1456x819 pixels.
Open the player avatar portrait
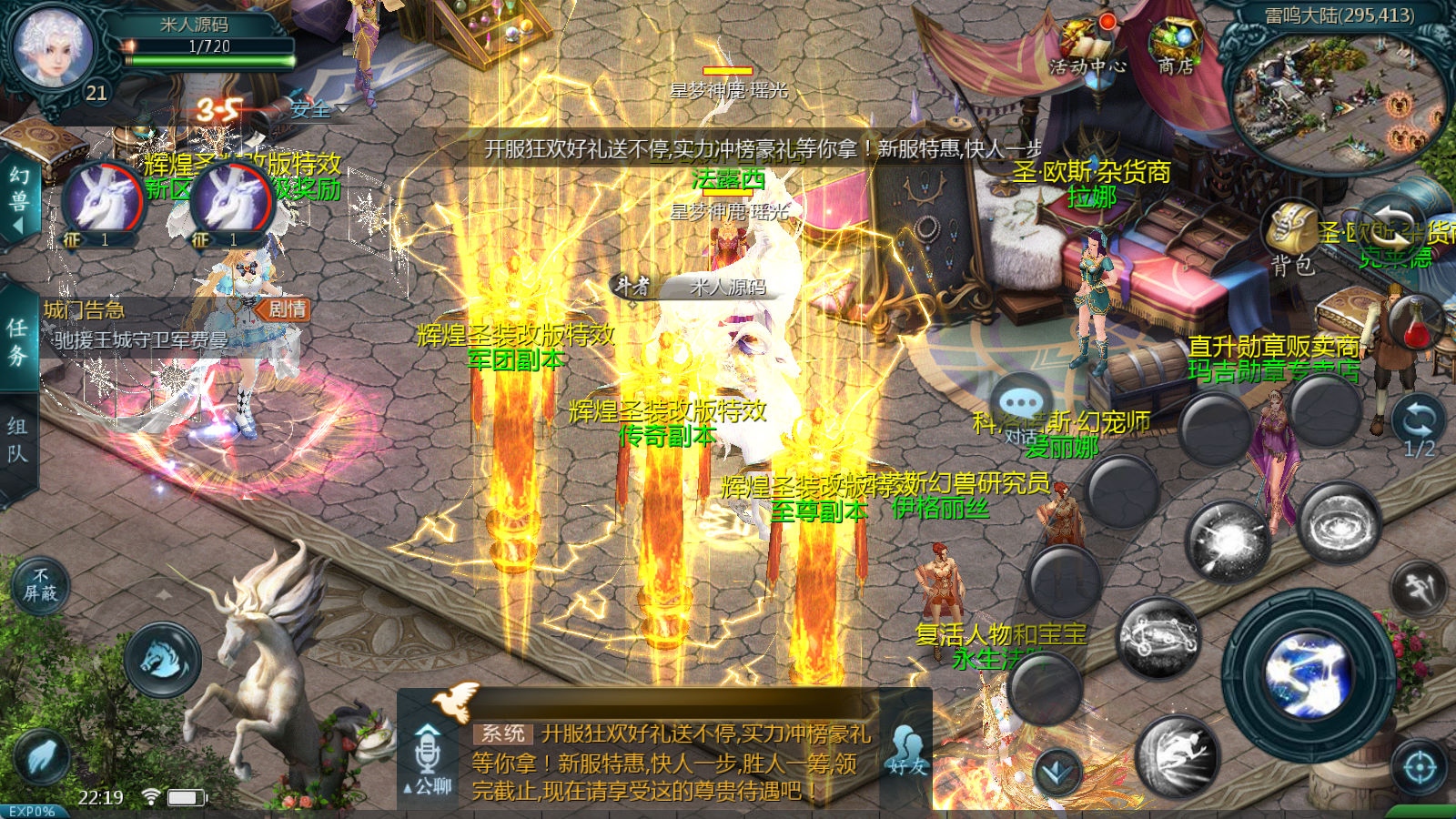click(54, 47)
